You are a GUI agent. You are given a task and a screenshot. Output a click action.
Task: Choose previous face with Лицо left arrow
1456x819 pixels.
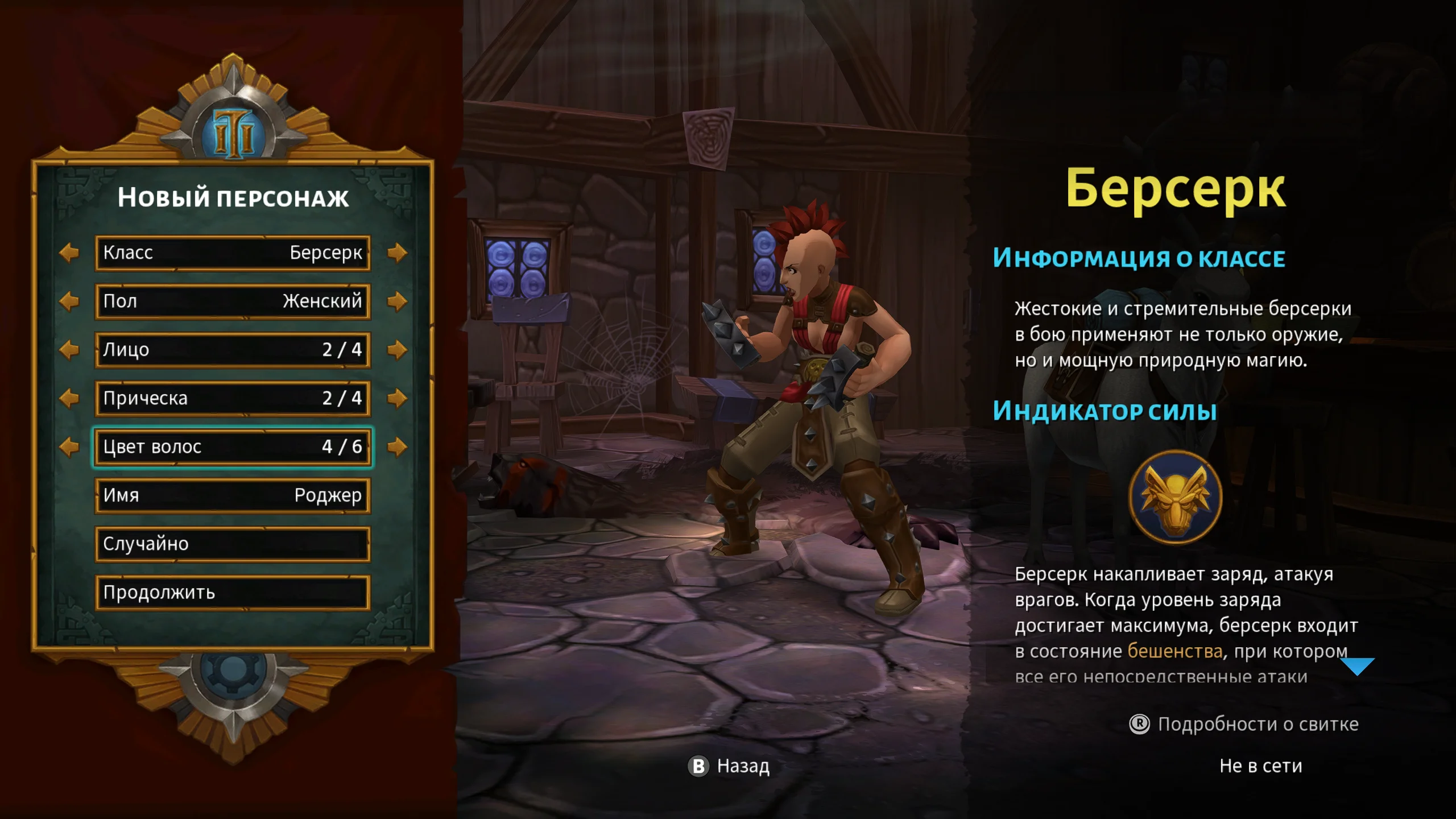69,350
